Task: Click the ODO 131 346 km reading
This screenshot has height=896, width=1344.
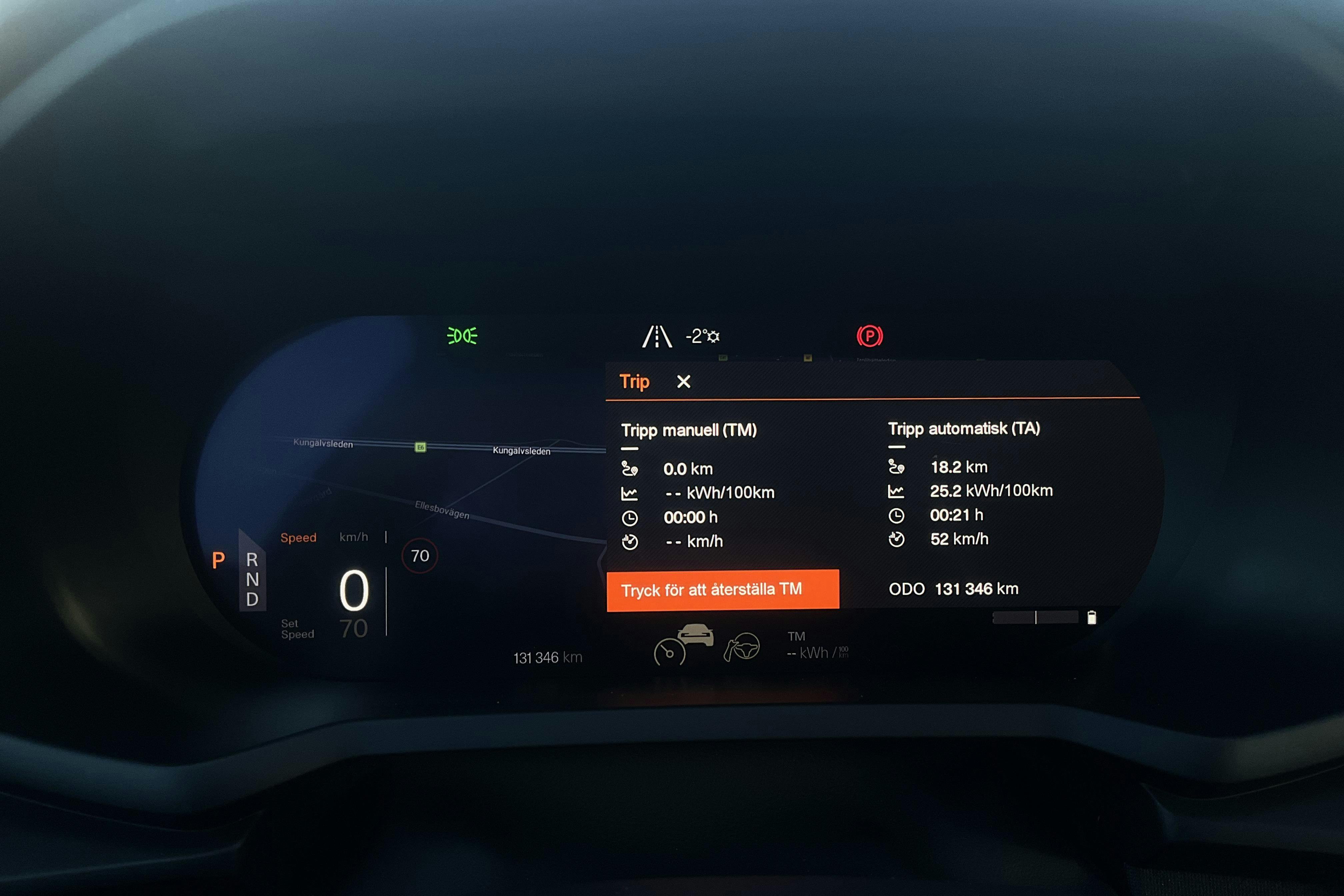Action: [954, 588]
